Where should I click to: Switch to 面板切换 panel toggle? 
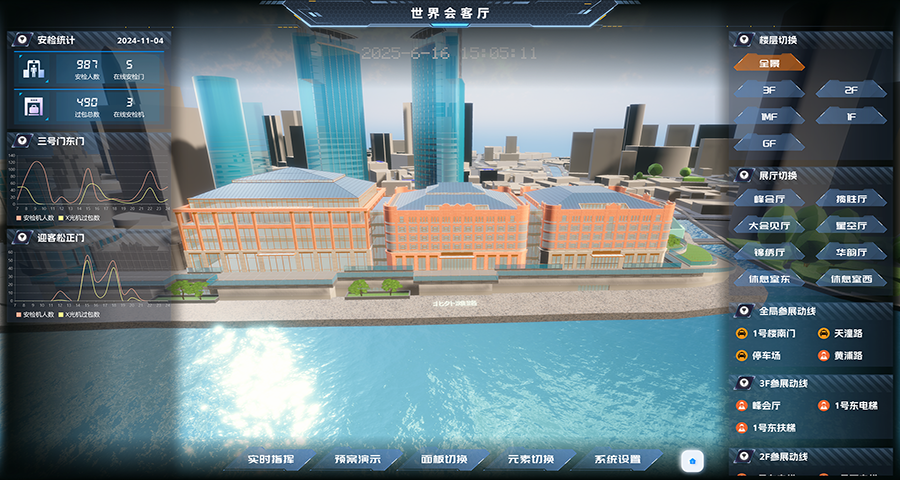(444, 460)
